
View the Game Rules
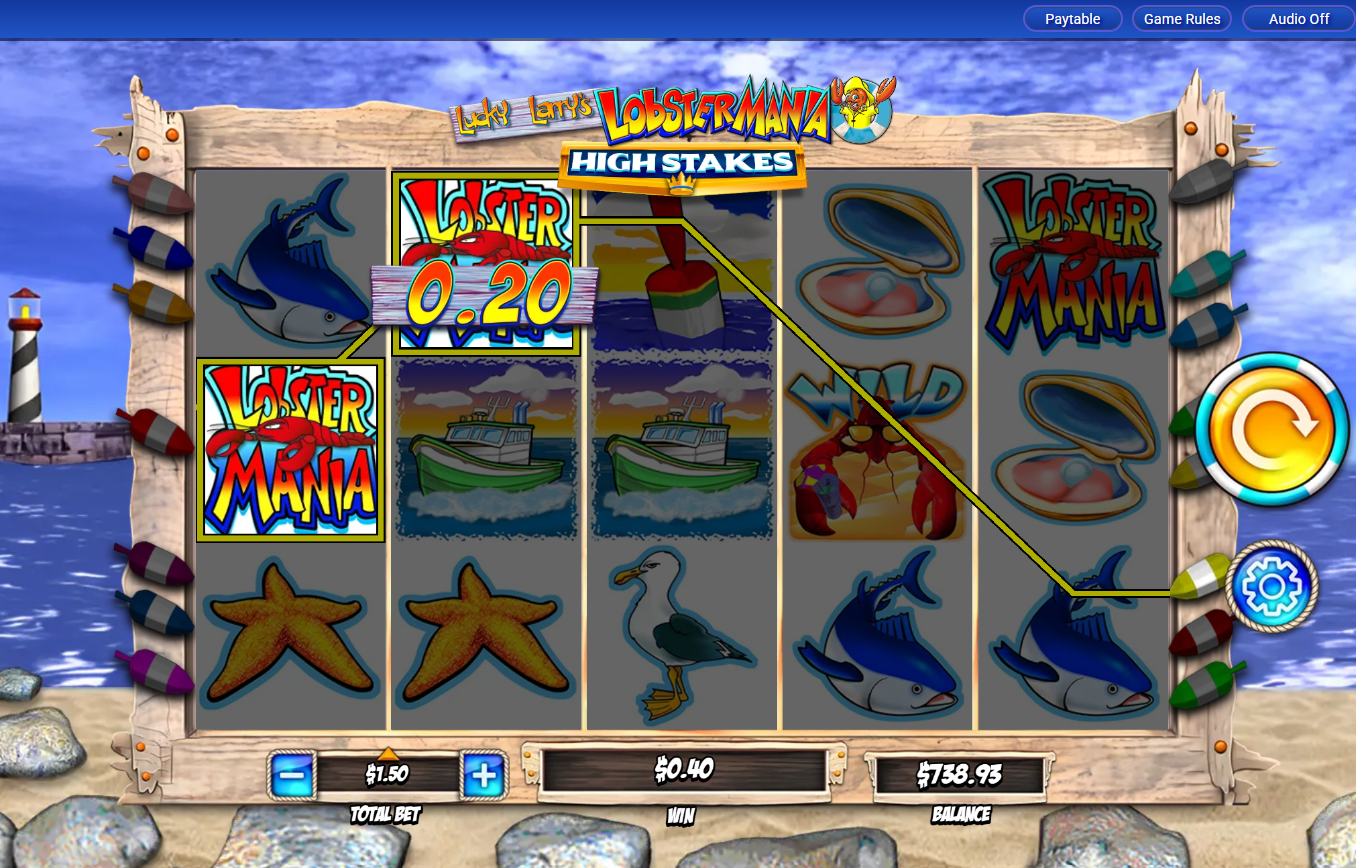point(1182,19)
